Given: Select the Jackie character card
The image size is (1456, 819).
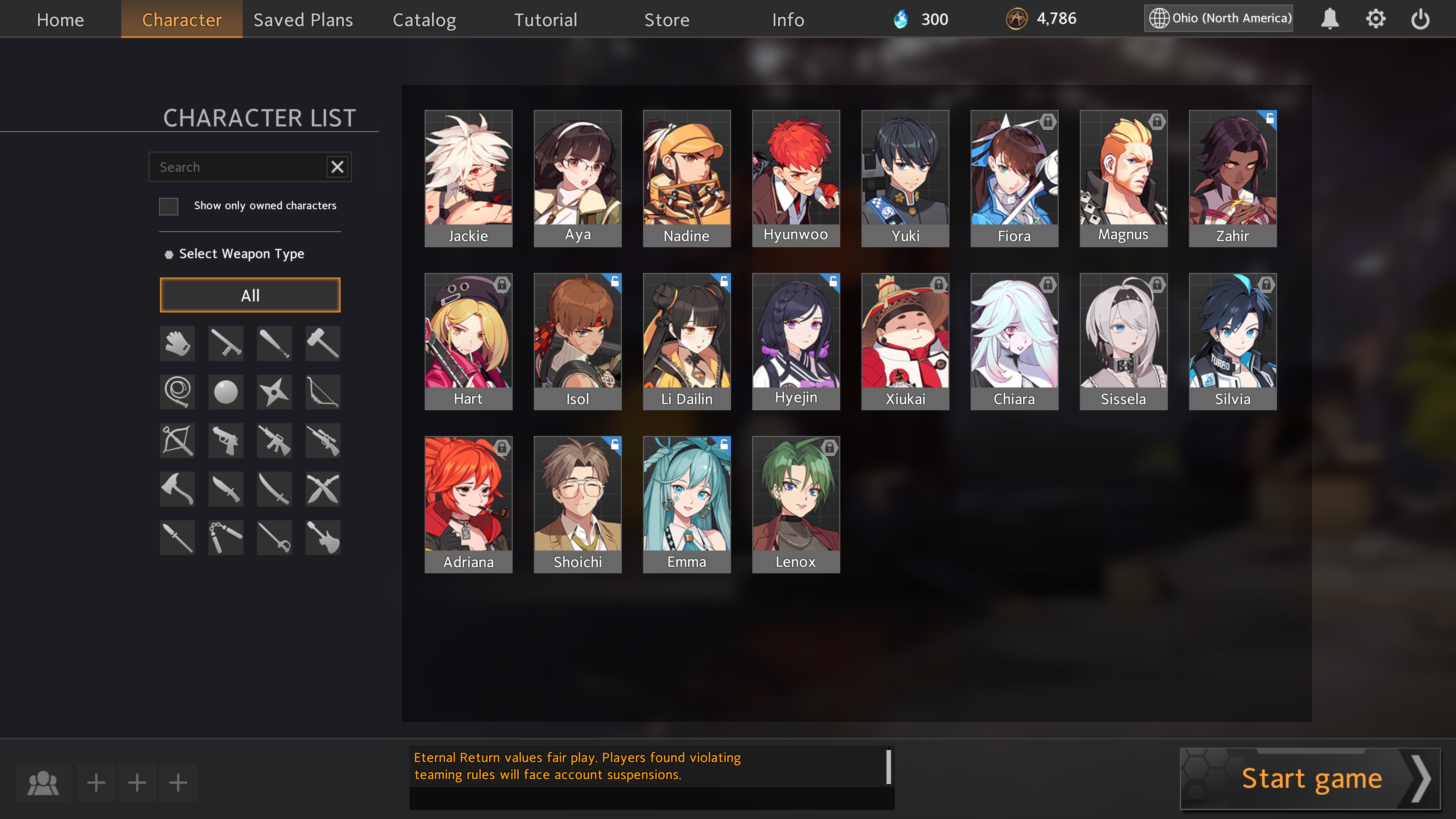Looking at the screenshot, I should [468, 178].
